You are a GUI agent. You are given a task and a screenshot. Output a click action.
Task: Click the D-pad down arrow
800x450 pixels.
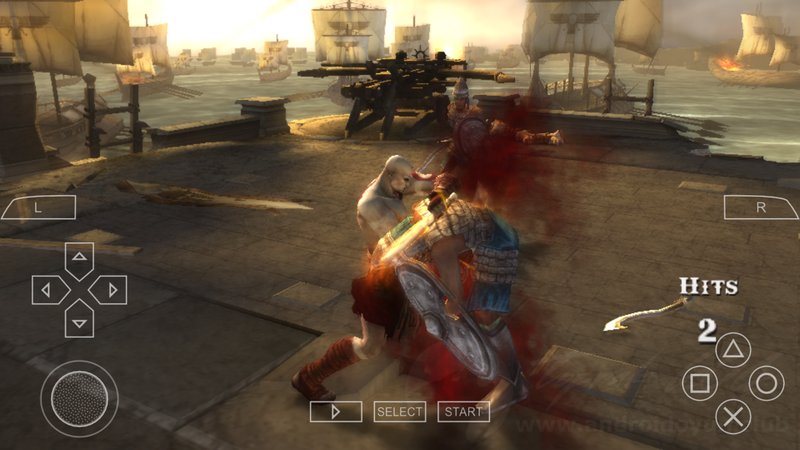pos(79,320)
